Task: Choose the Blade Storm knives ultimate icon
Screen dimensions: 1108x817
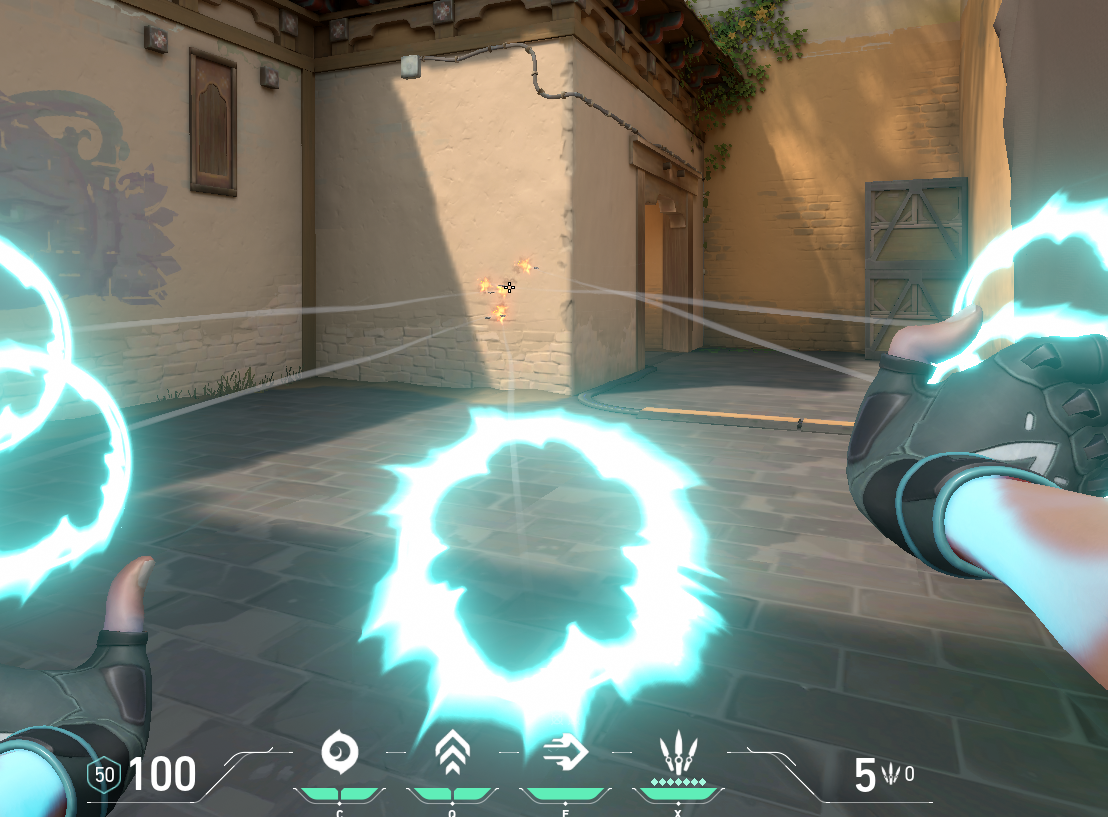Action: click(678, 753)
